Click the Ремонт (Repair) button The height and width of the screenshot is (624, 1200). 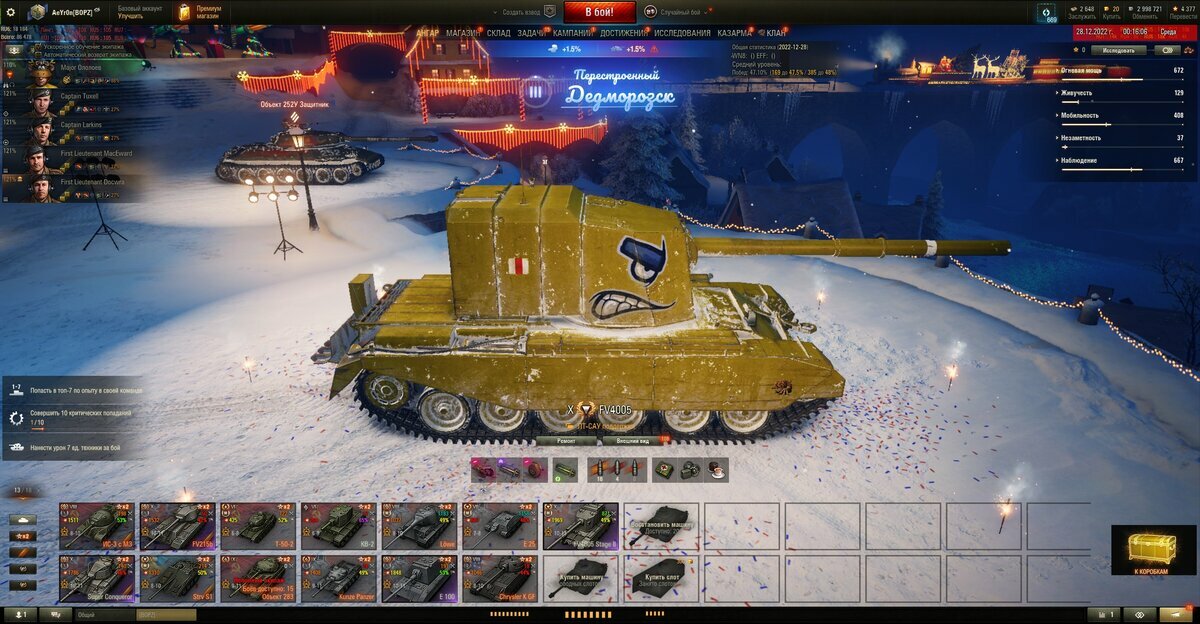pyautogui.click(x=566, y=440)
